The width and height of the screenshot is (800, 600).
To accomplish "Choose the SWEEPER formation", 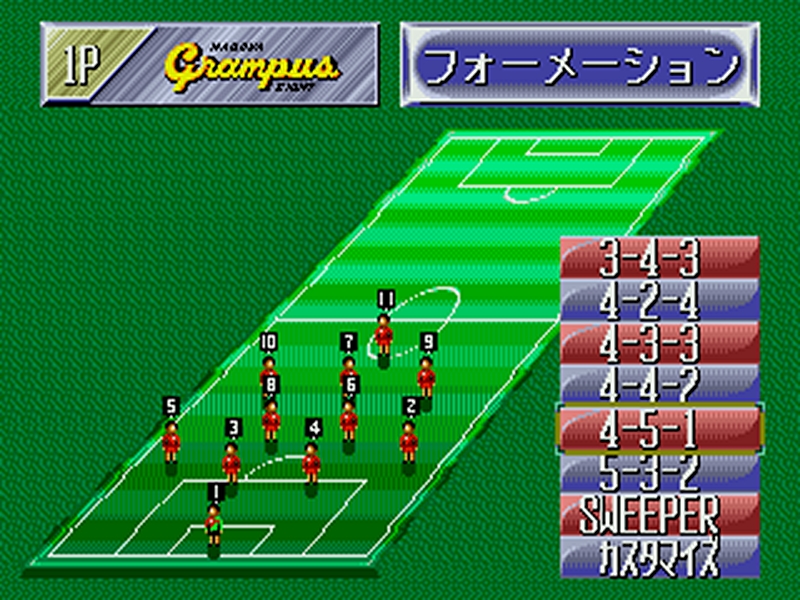I will tap(660, 514).
